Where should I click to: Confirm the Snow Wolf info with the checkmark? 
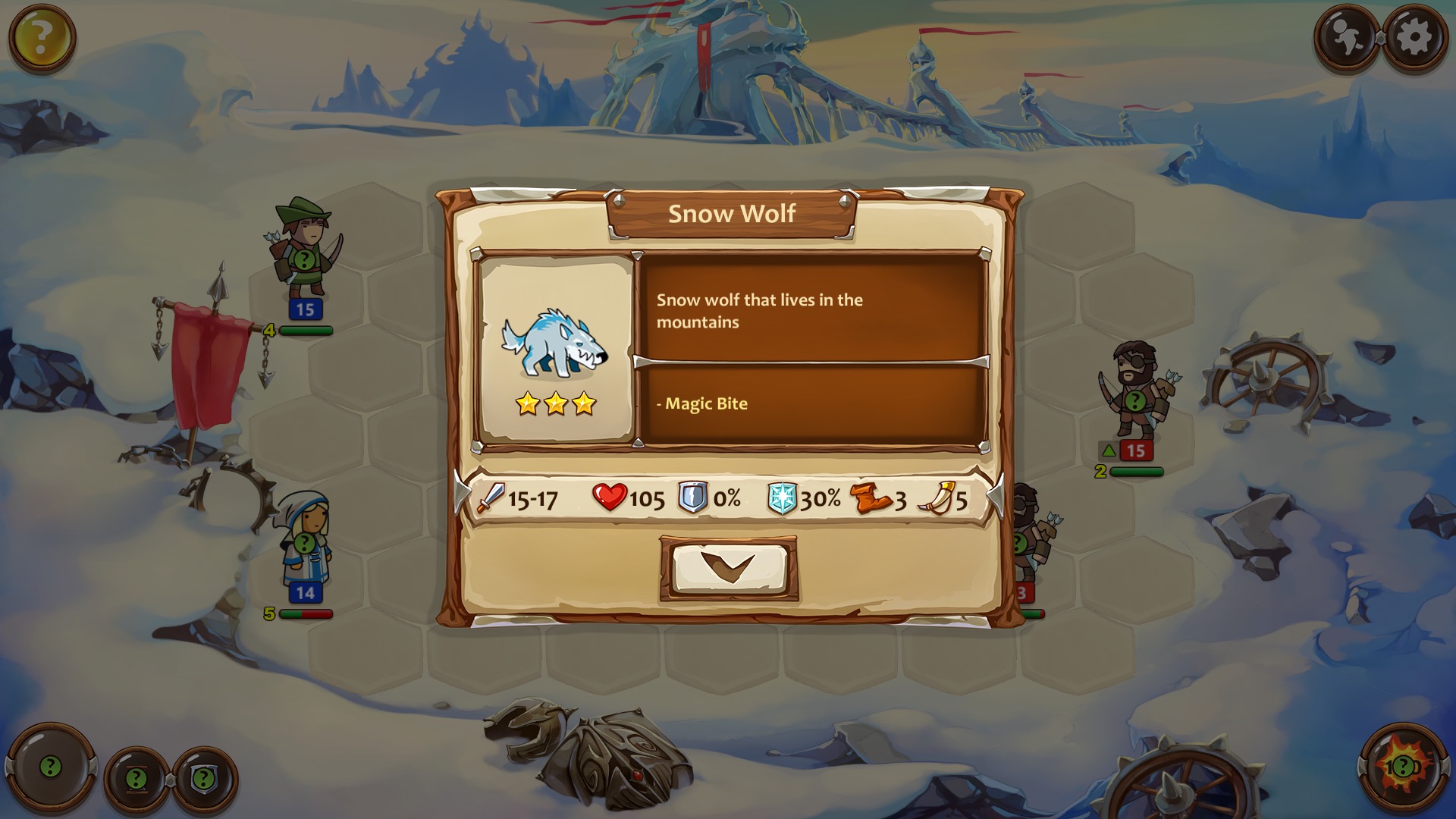click(x=728, y=569)
